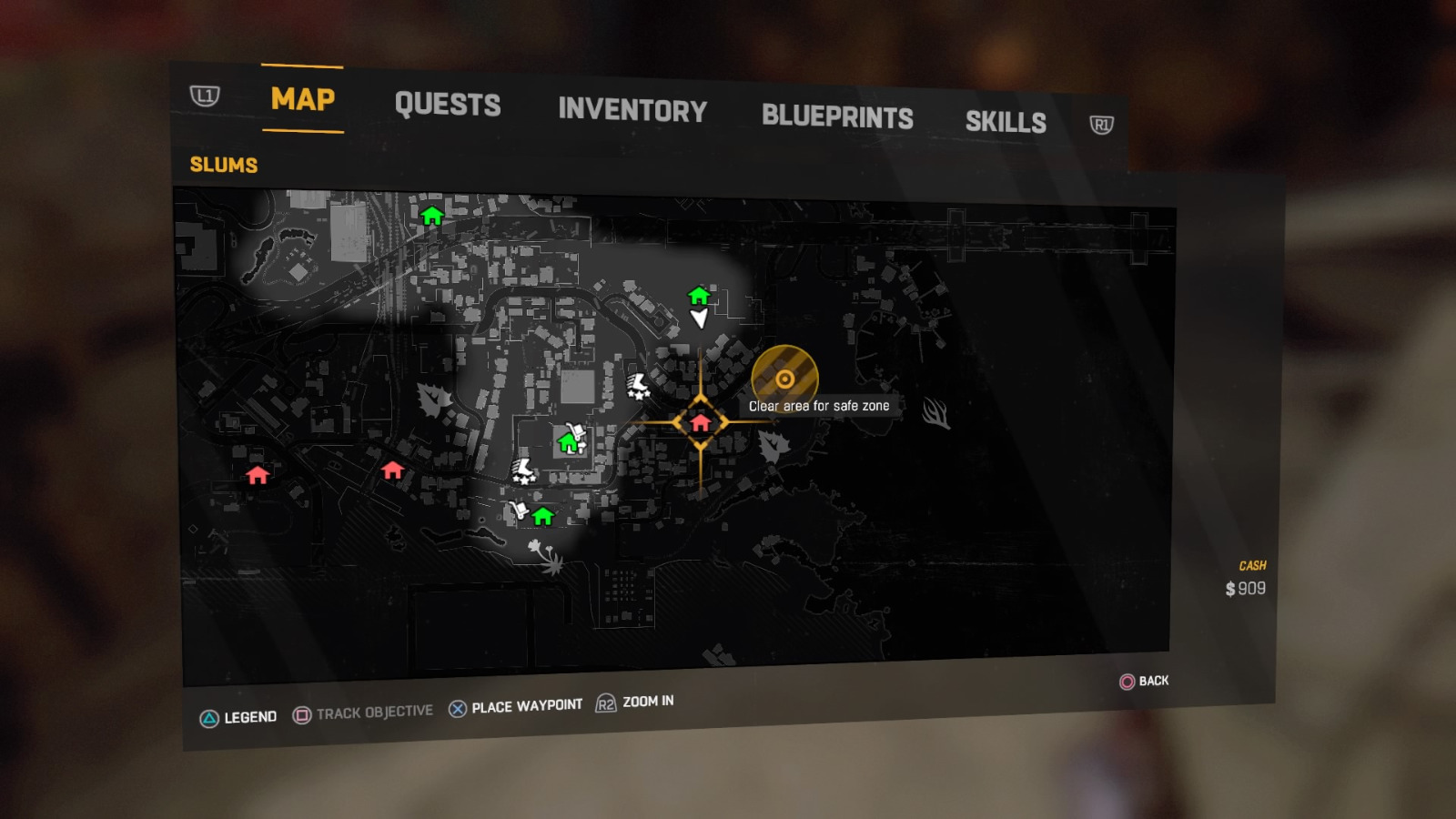The width and height of the screenshot is (1456, 819).
Task: Switch to the QUESTS tab
Action: [449, 106]
